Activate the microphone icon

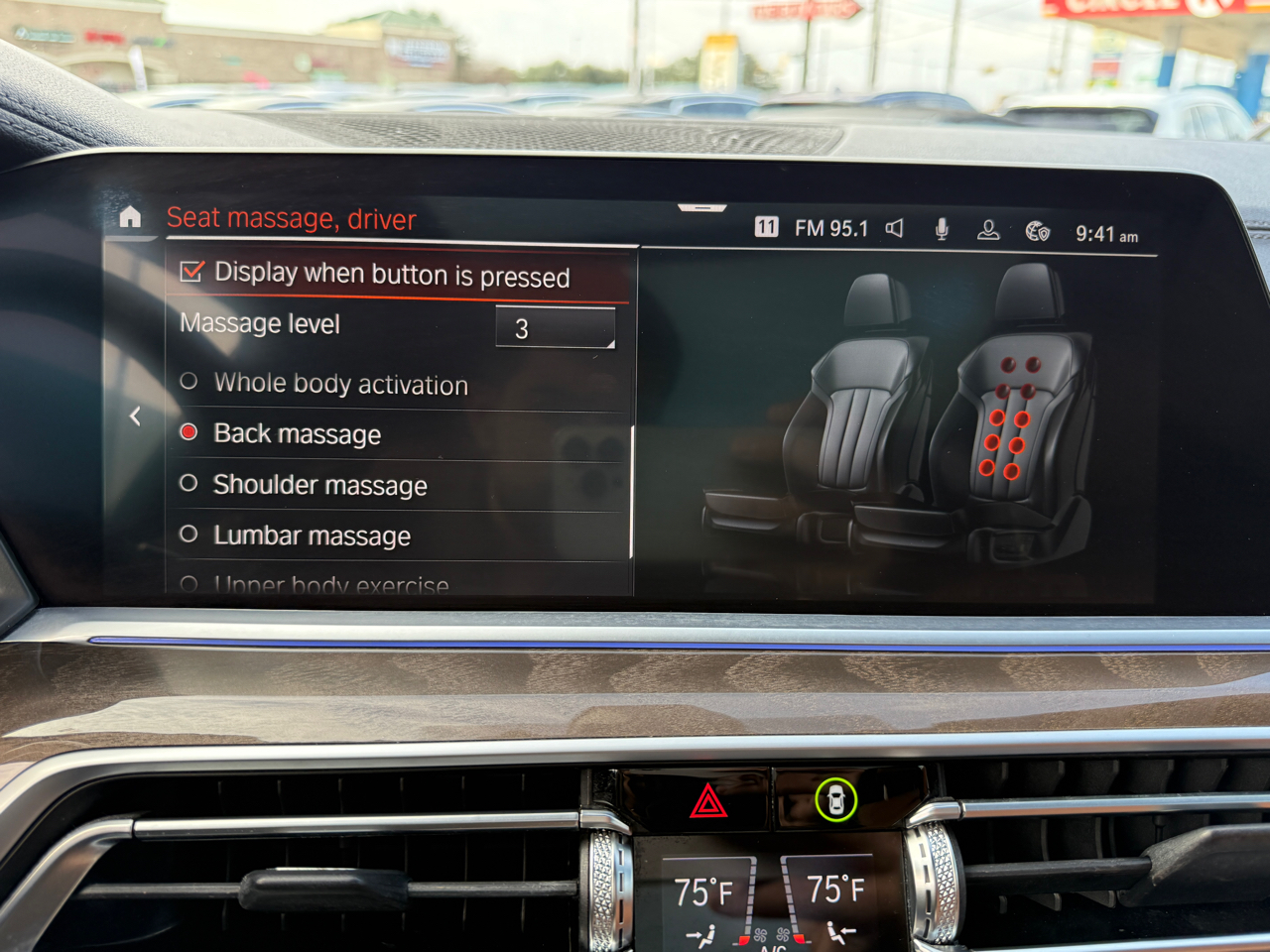942,230
